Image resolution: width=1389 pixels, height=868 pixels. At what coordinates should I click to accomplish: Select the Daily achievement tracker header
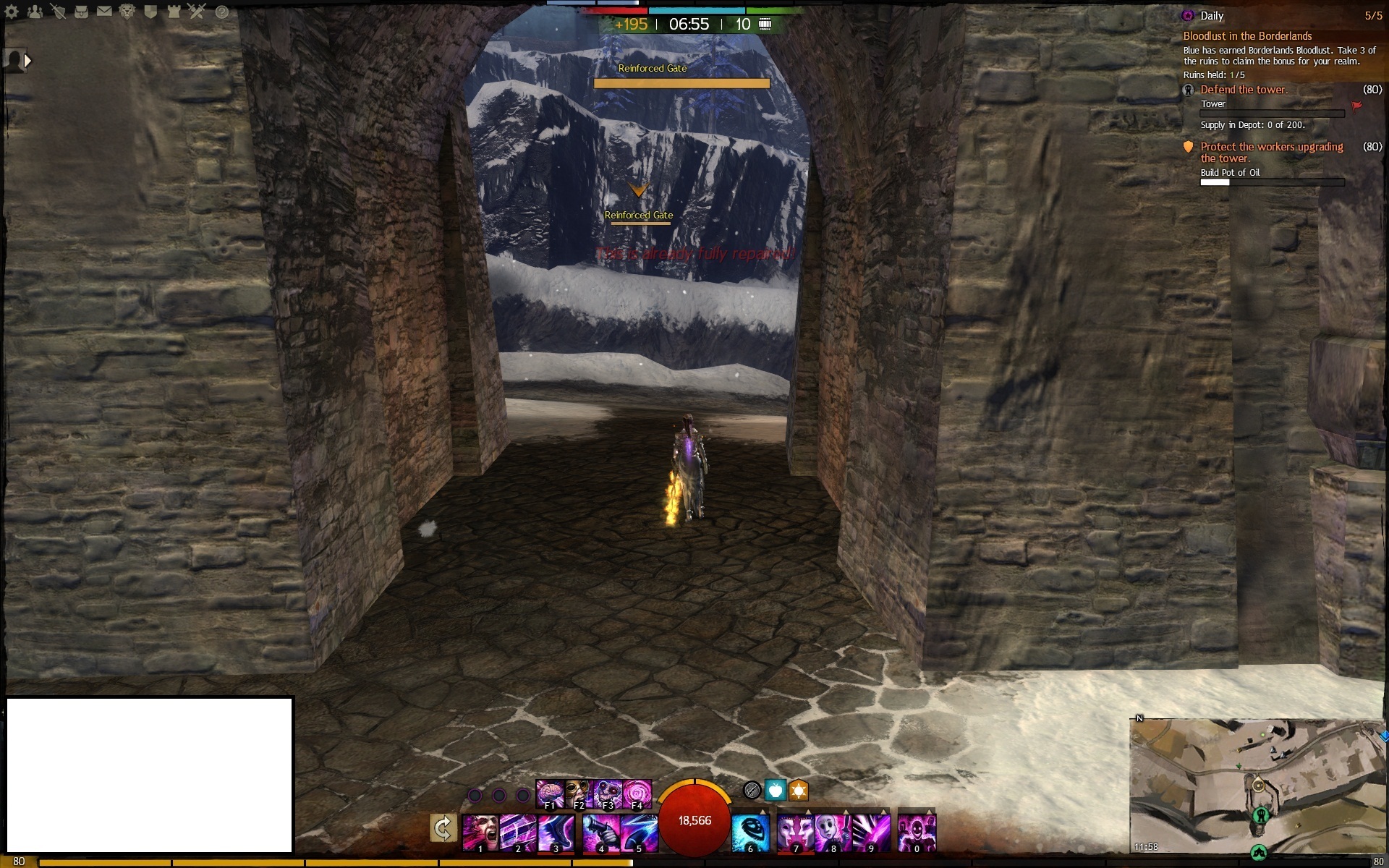point(1212,16)
